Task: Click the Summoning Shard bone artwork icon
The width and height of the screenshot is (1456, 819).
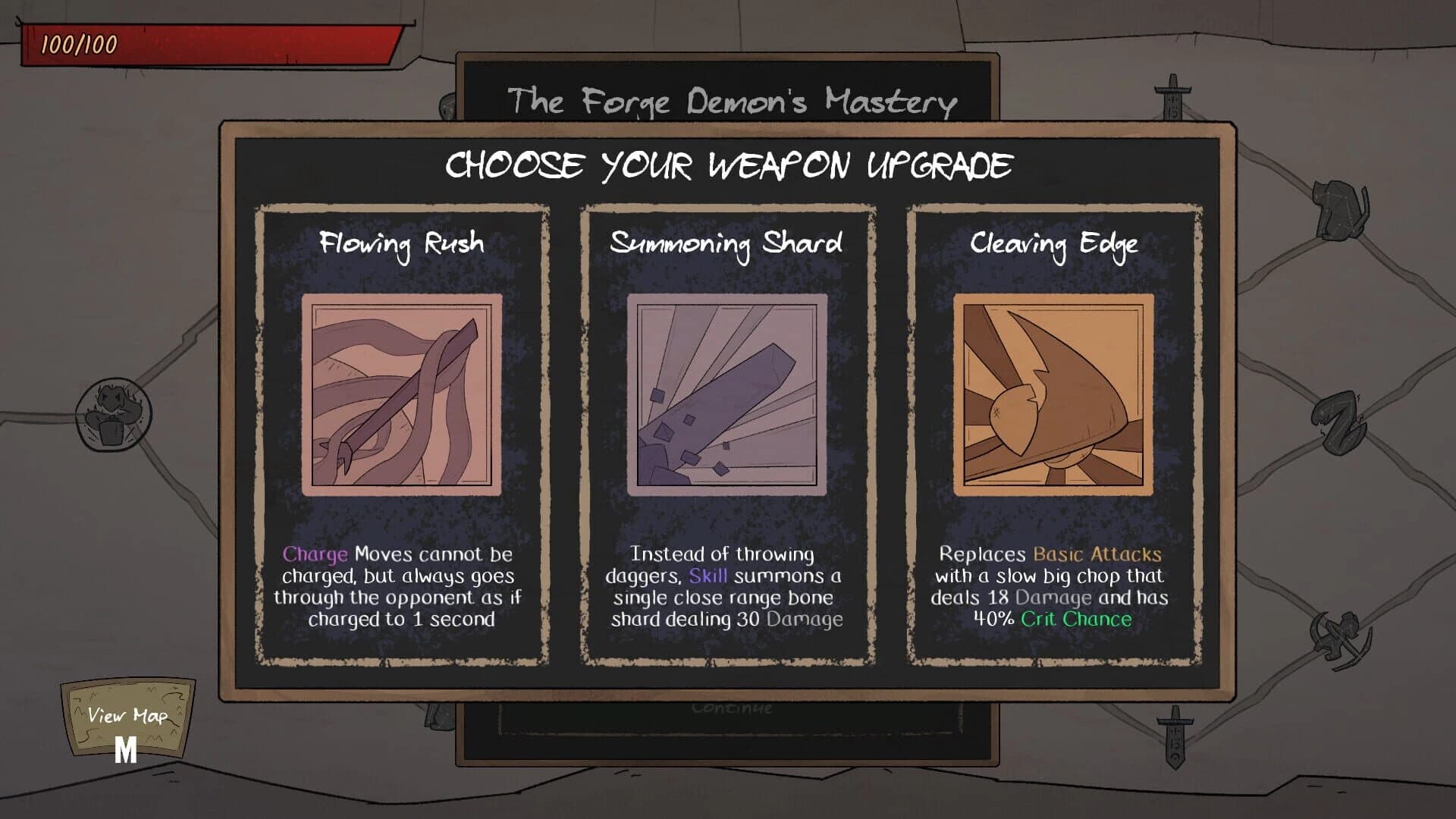Action: click(x=726, y=394)
